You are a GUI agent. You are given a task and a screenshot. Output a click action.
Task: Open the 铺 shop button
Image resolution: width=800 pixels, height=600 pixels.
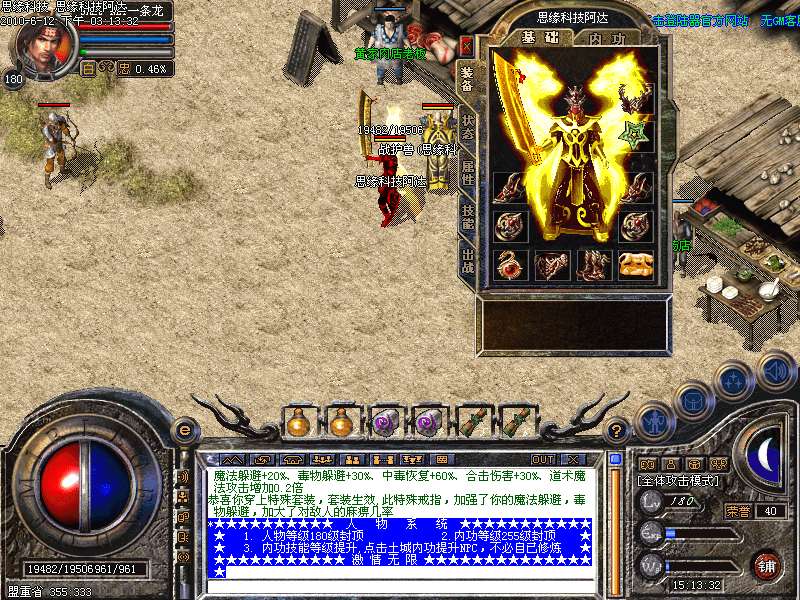[x=765, y=565]
